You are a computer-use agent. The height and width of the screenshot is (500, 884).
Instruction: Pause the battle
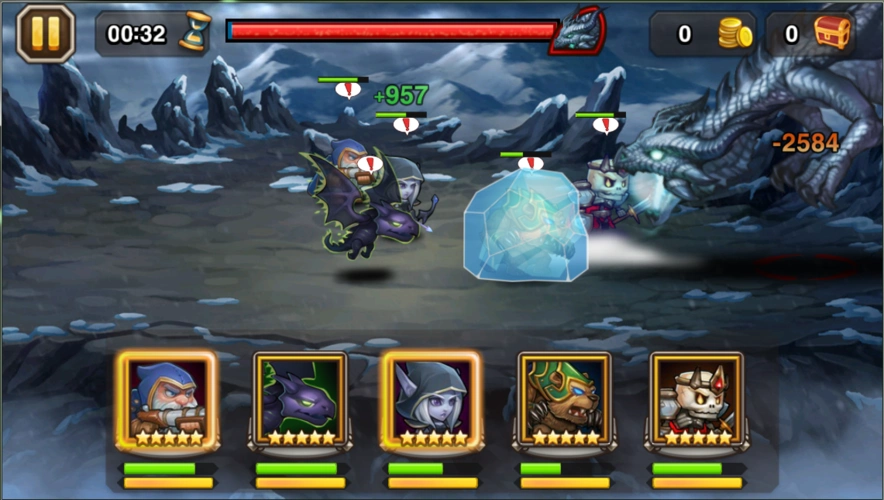tap(46, 33)
